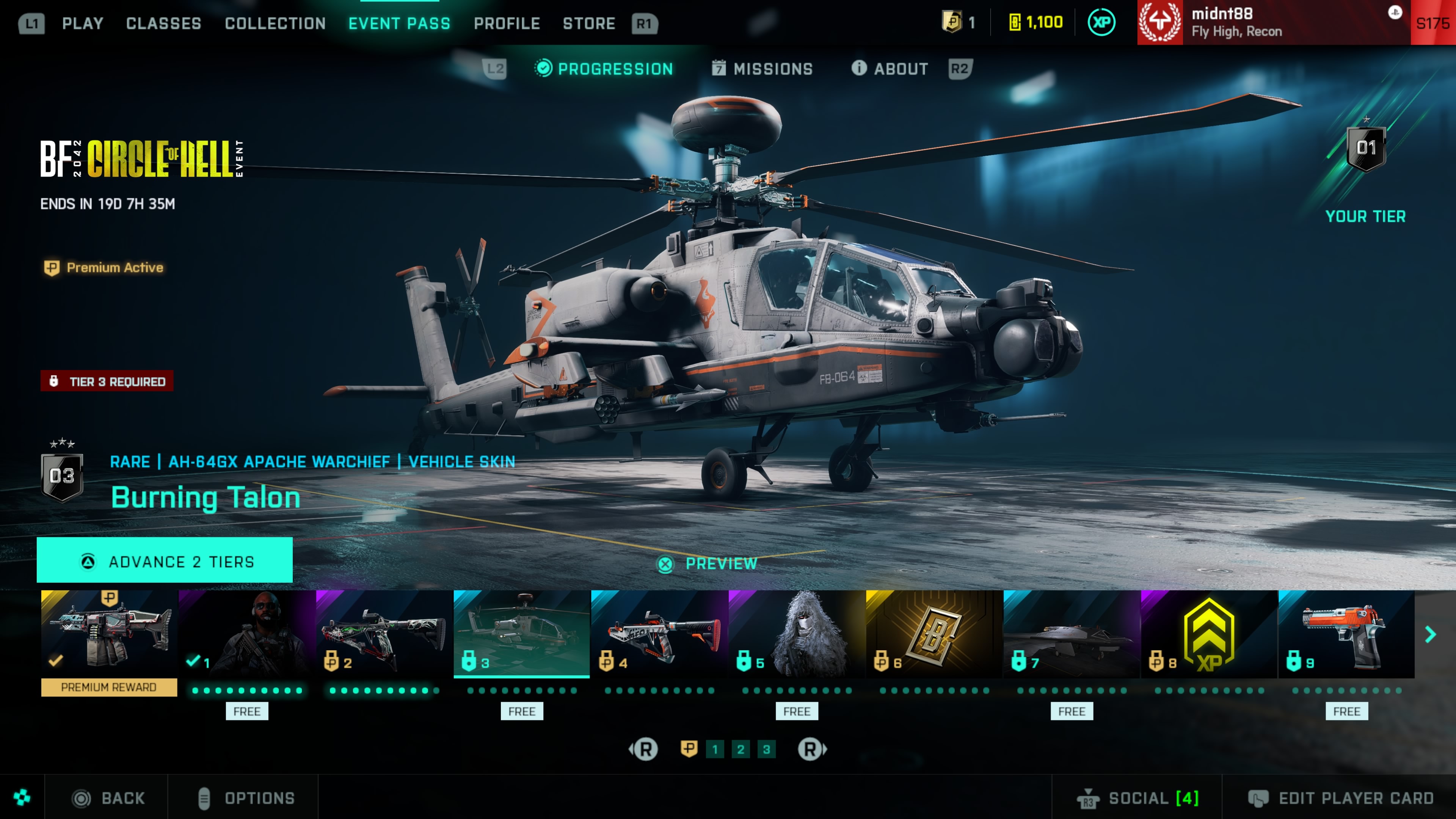Switch to the Profile menu
The height and width of the screenshot is (819, 1456).
507,23
